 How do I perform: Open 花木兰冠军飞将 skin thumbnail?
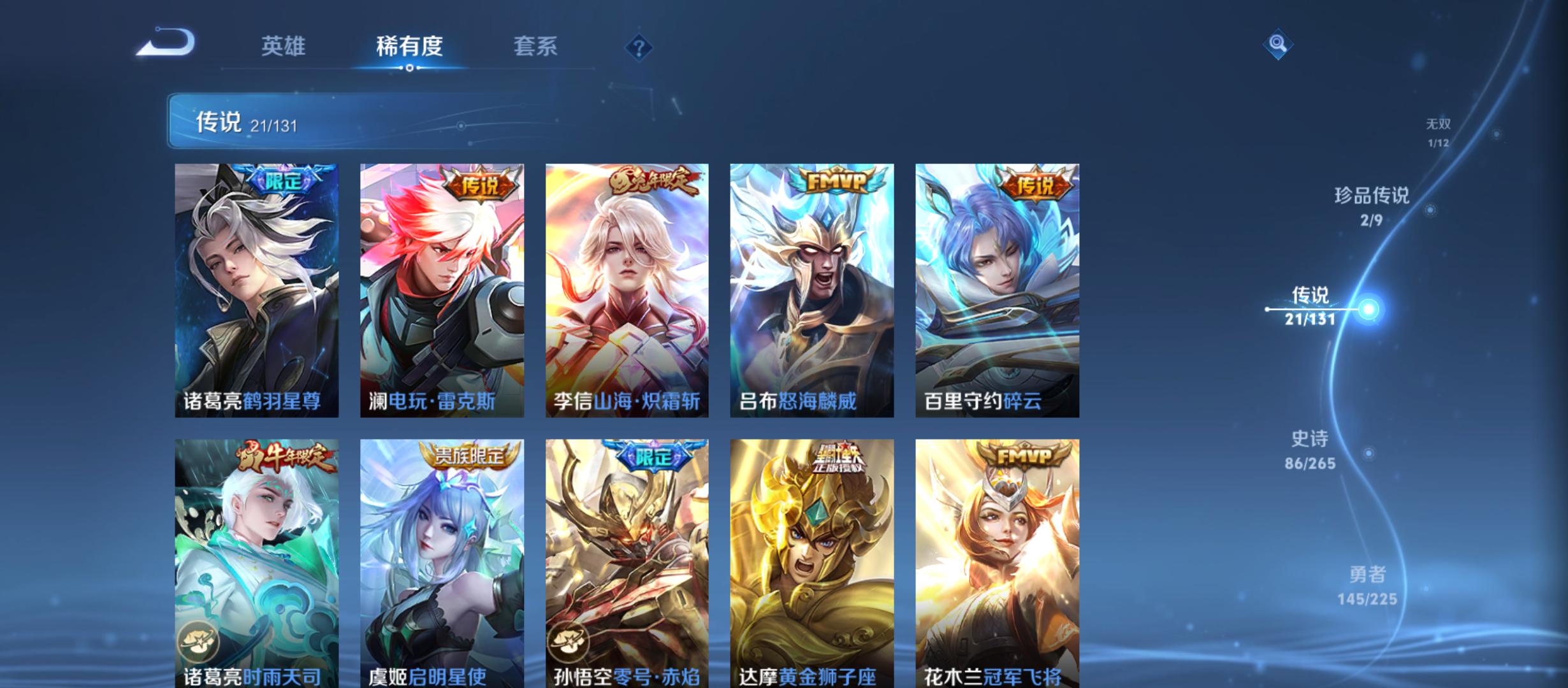pyautogui.click(x=998, y=561)
